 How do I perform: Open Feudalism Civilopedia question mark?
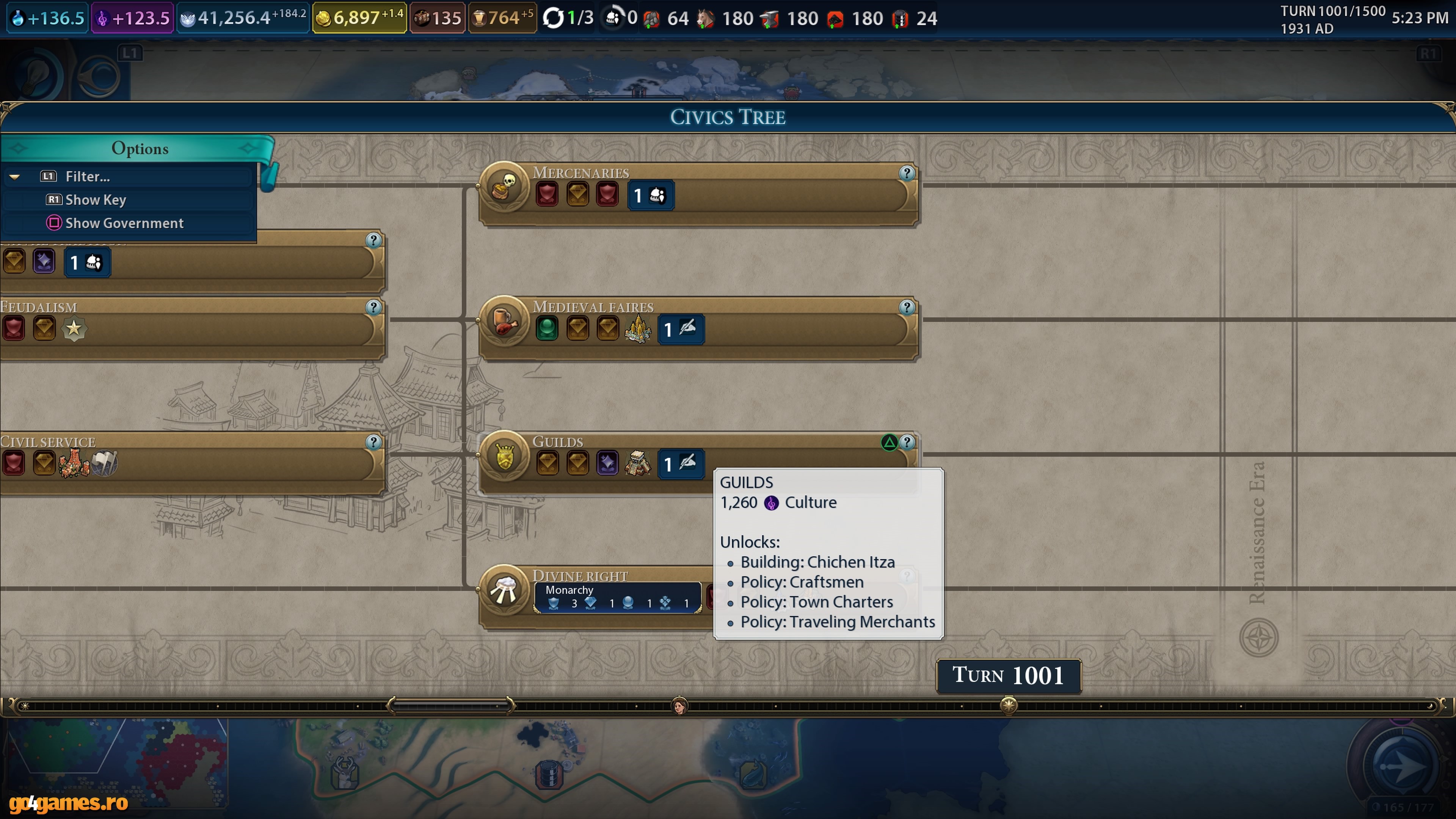tap(373, 307)
